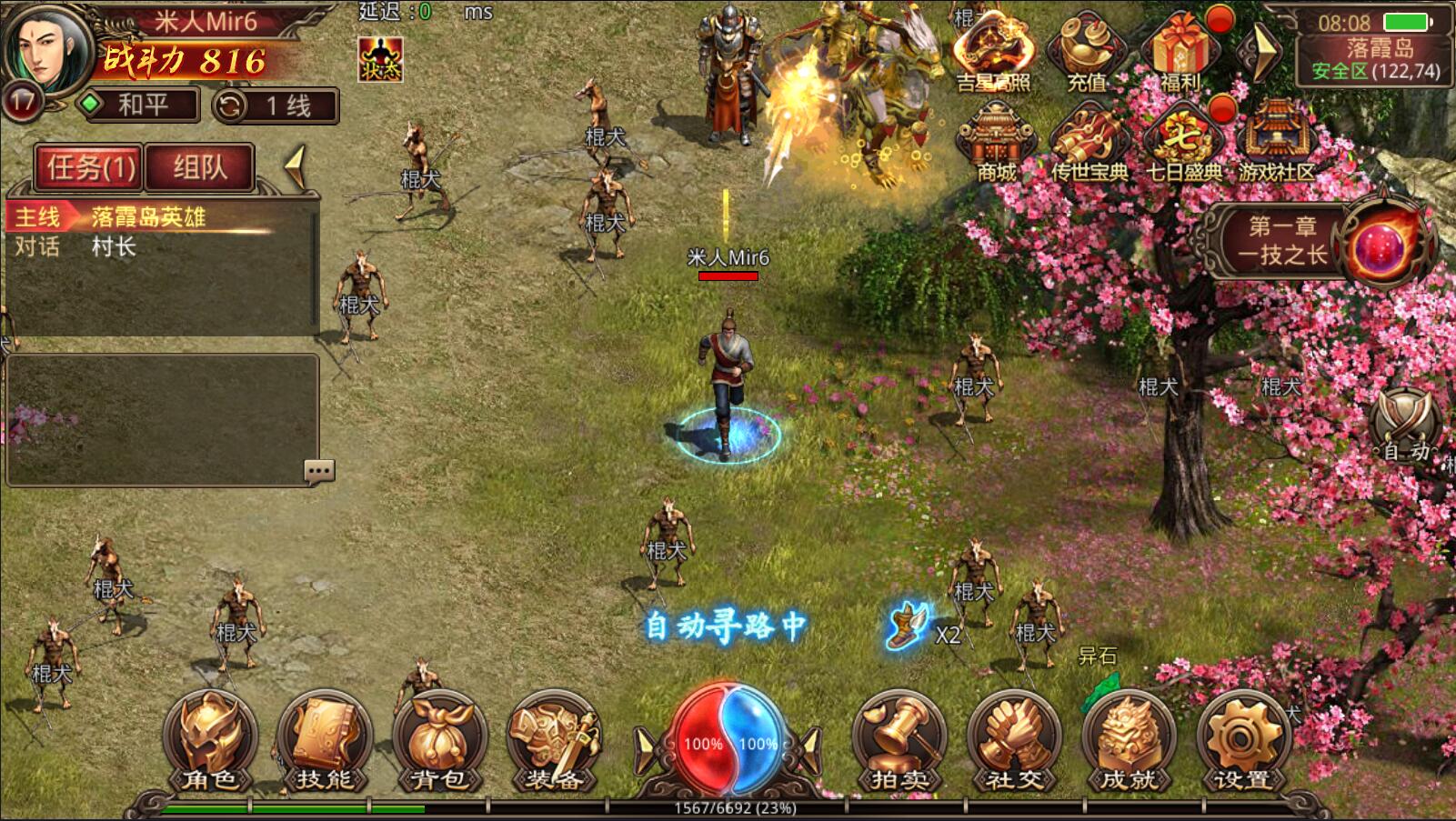Switch server line via 1线 button
The width and height of the screenshot is (1456, 821).
point(276,105)
